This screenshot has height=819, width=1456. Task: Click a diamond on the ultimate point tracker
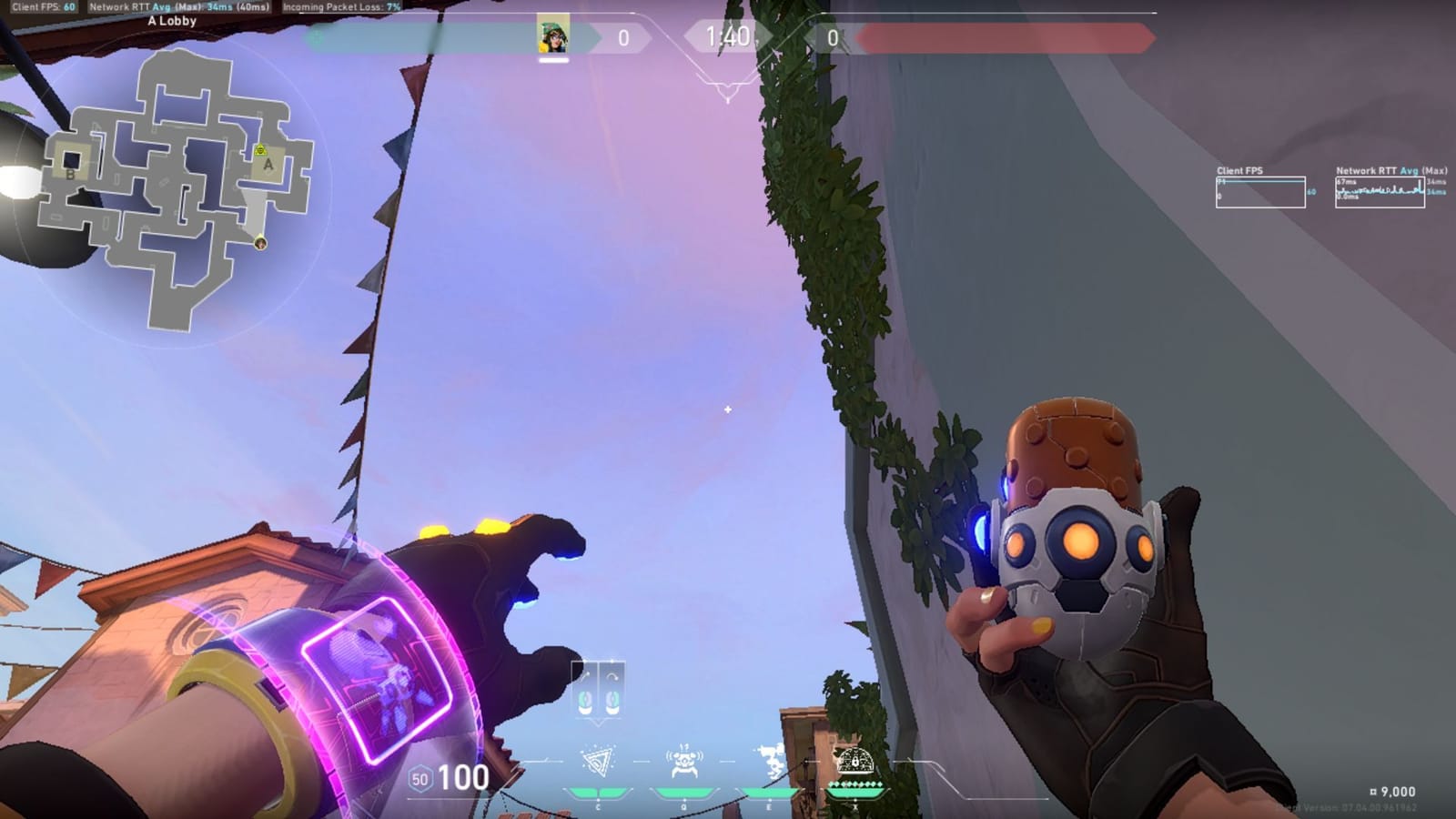click(855, 784)
